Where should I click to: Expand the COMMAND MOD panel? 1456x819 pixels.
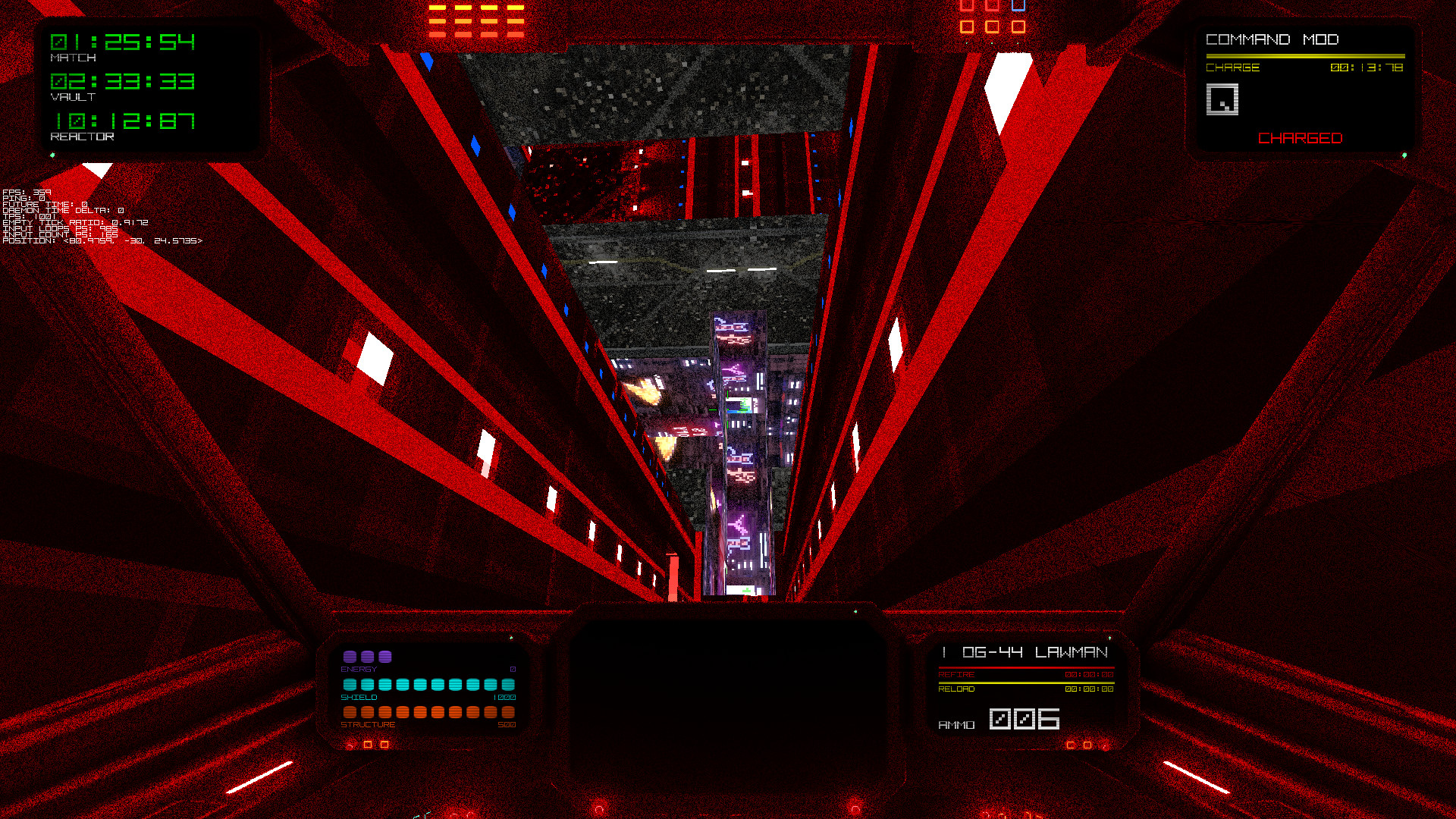coord(1274,39)
